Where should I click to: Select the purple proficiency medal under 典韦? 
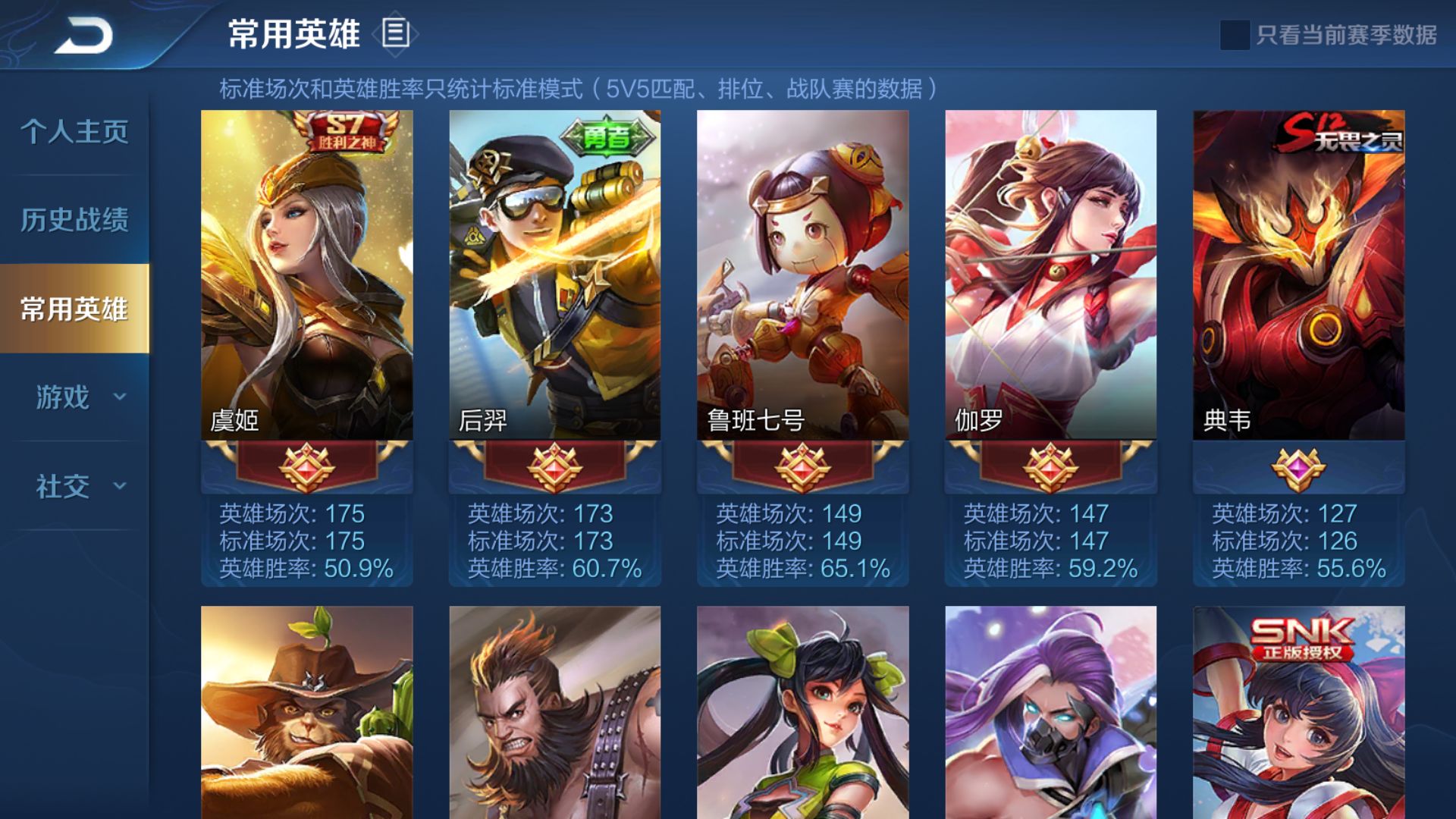click(x=1295, y=470)
